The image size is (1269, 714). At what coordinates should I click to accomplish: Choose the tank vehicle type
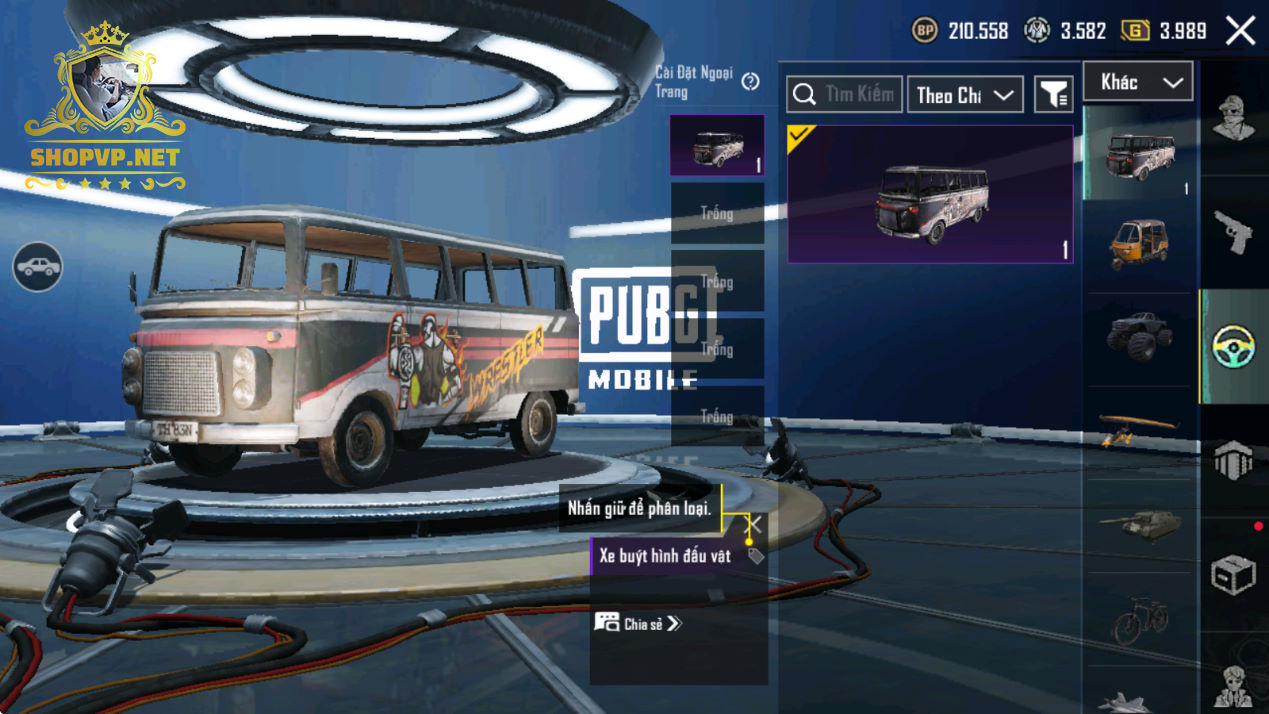coord(1139,524)
